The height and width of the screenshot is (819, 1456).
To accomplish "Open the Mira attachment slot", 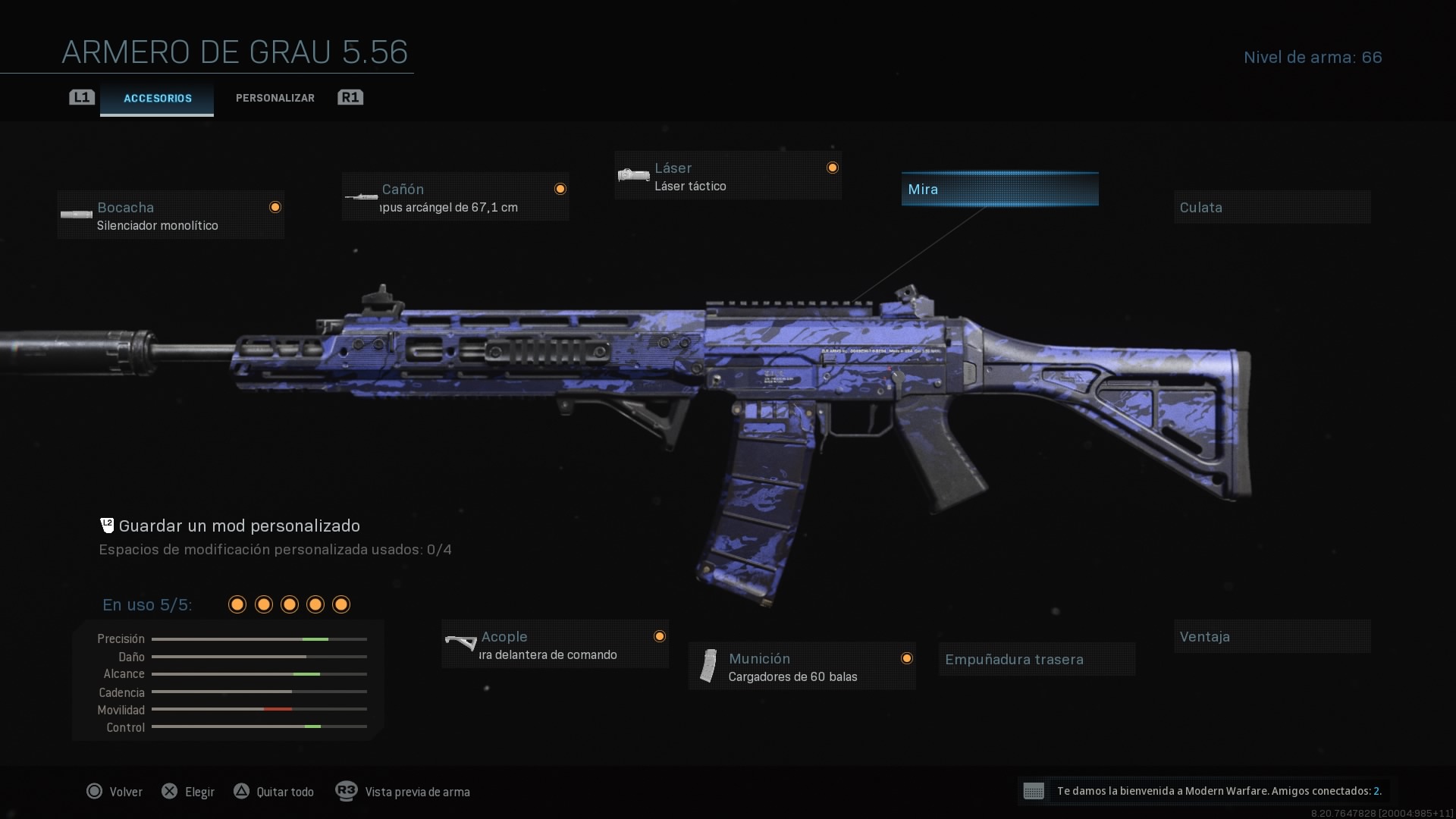I will pos(999,189).
